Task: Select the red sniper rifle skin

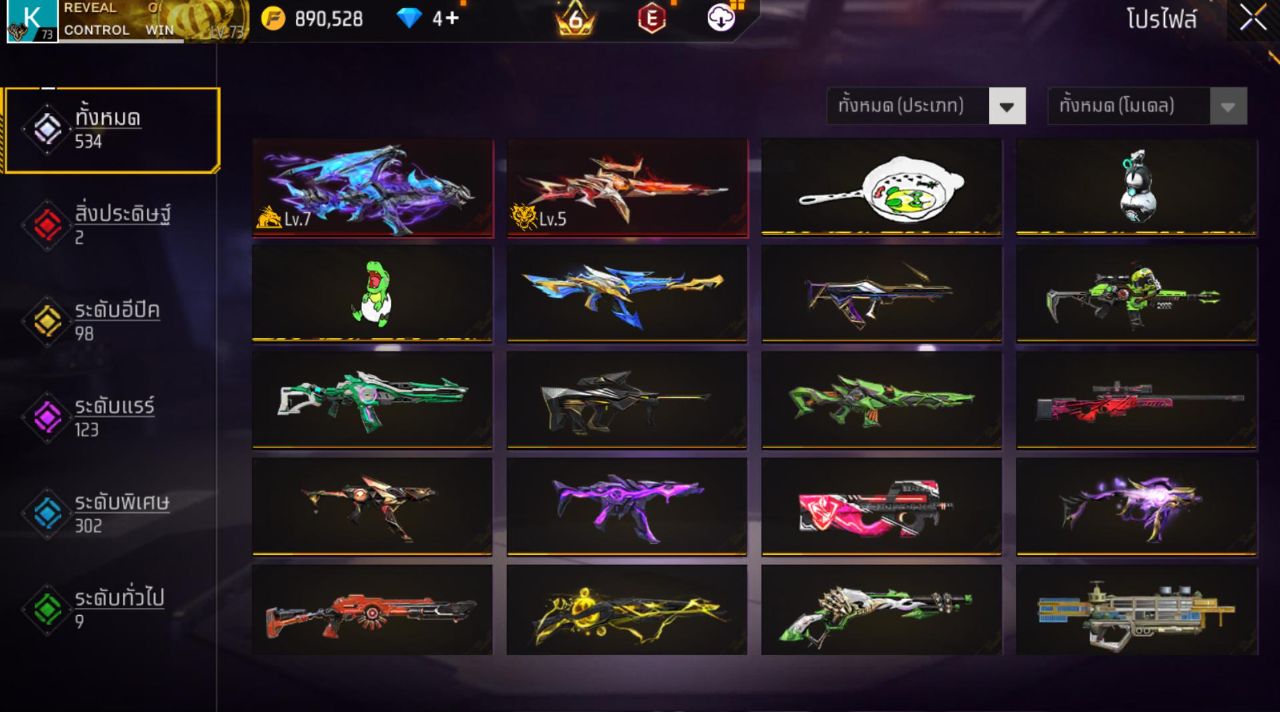Action: click(x=1136, y=400)
